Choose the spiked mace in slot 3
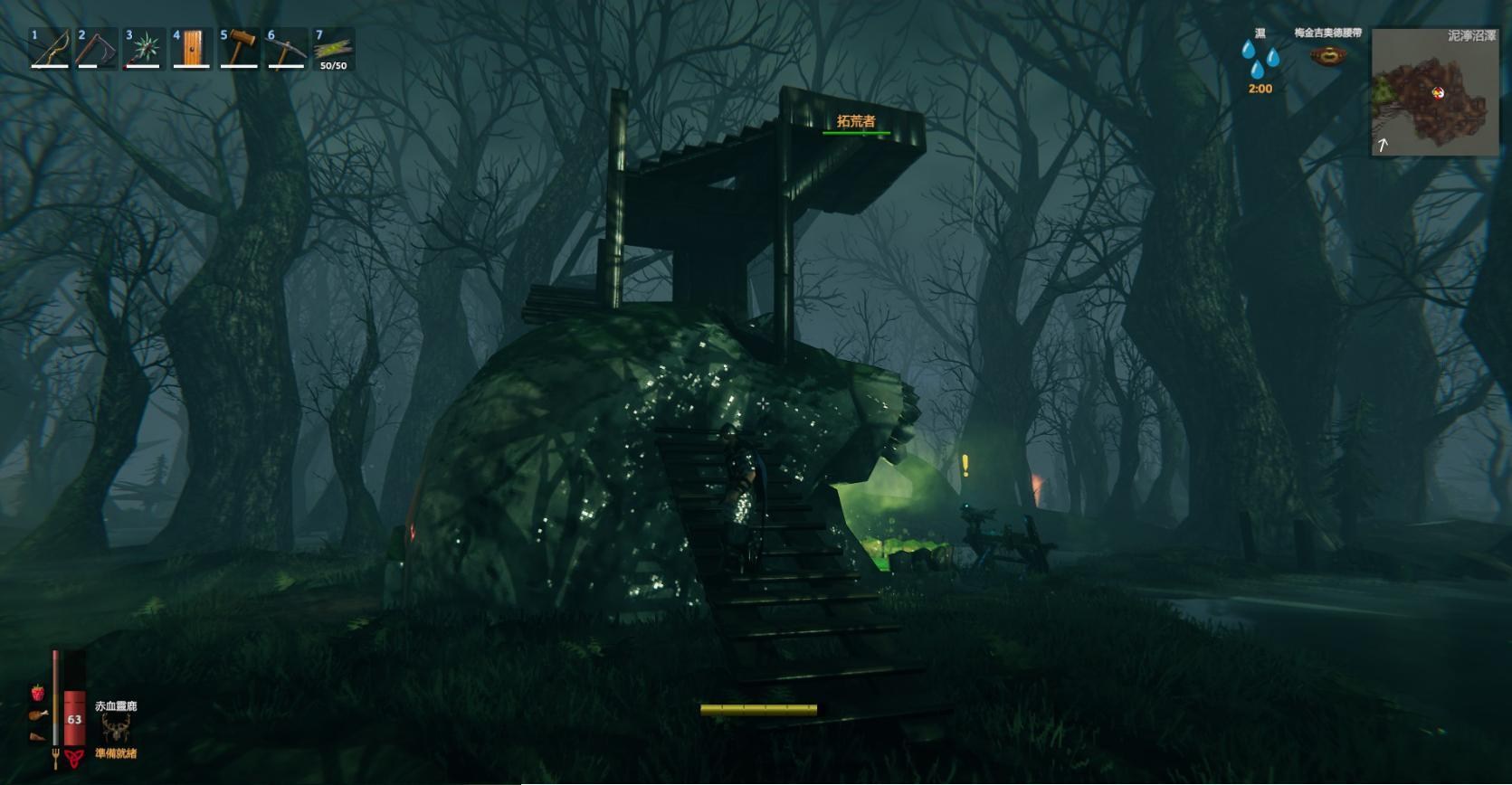The image size is (1512, 785). 144,49
